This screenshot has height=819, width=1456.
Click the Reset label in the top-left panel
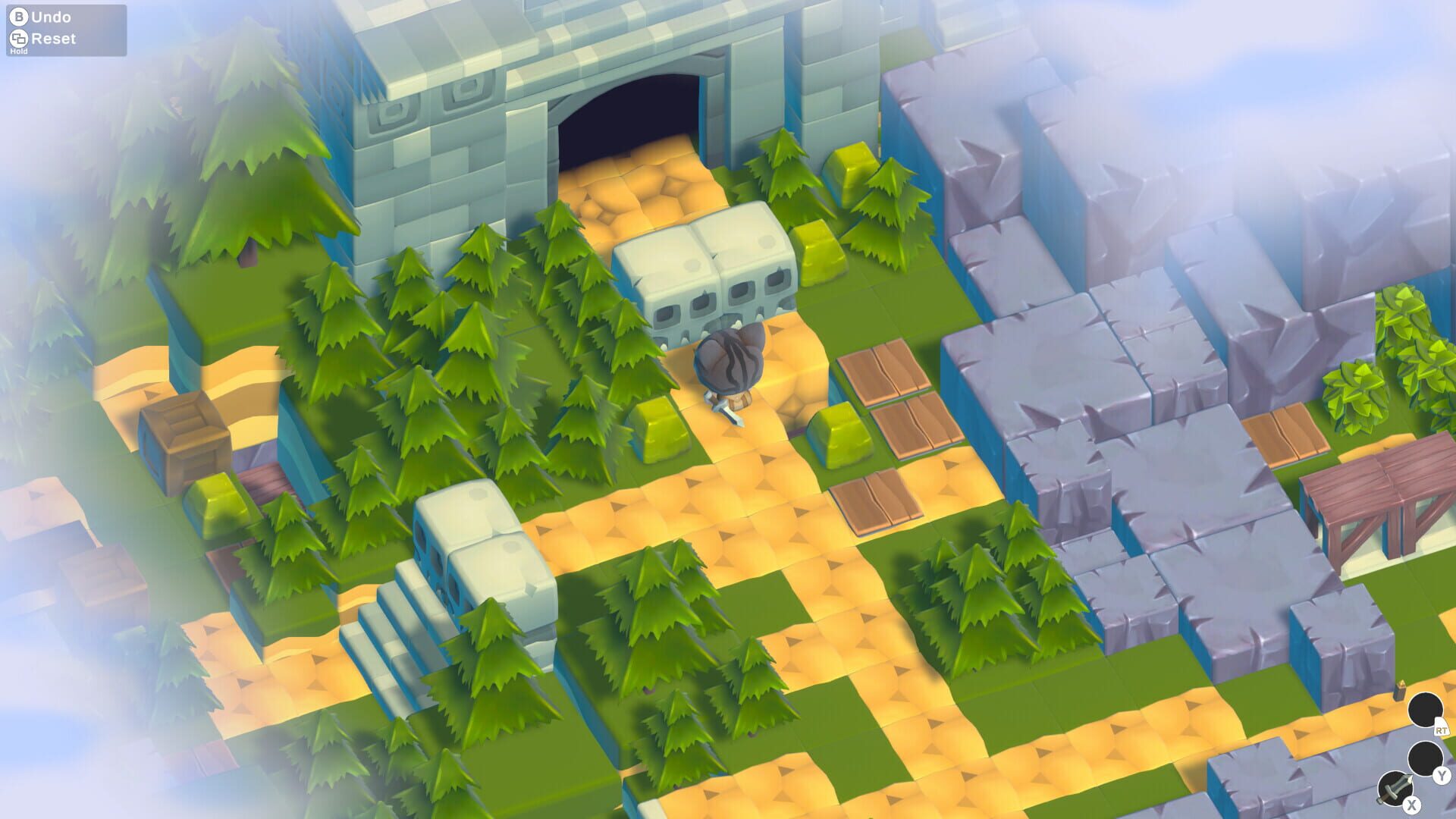tap(55, 38)
